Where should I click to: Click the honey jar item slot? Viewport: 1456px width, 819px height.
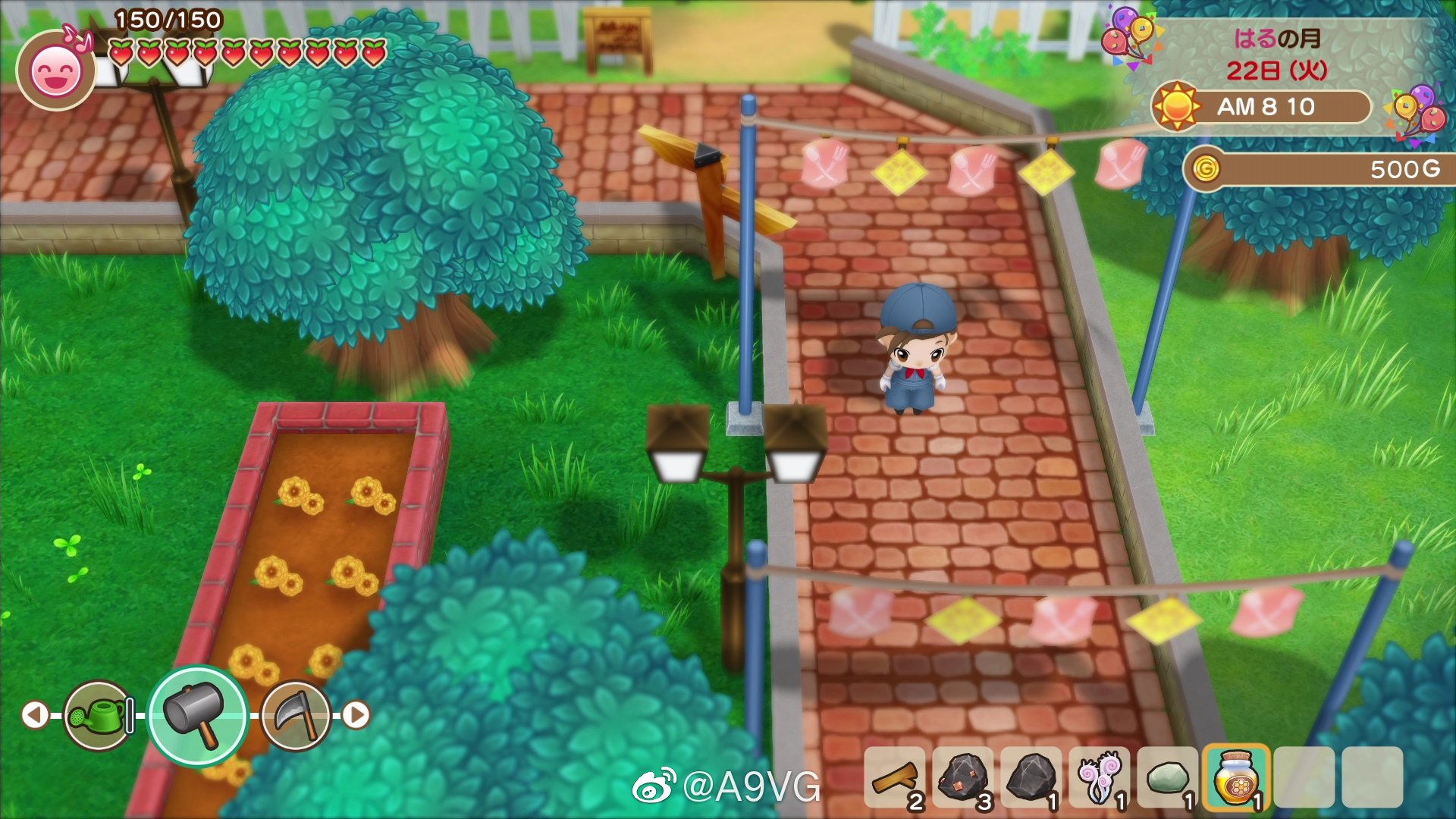(1236, 778)
